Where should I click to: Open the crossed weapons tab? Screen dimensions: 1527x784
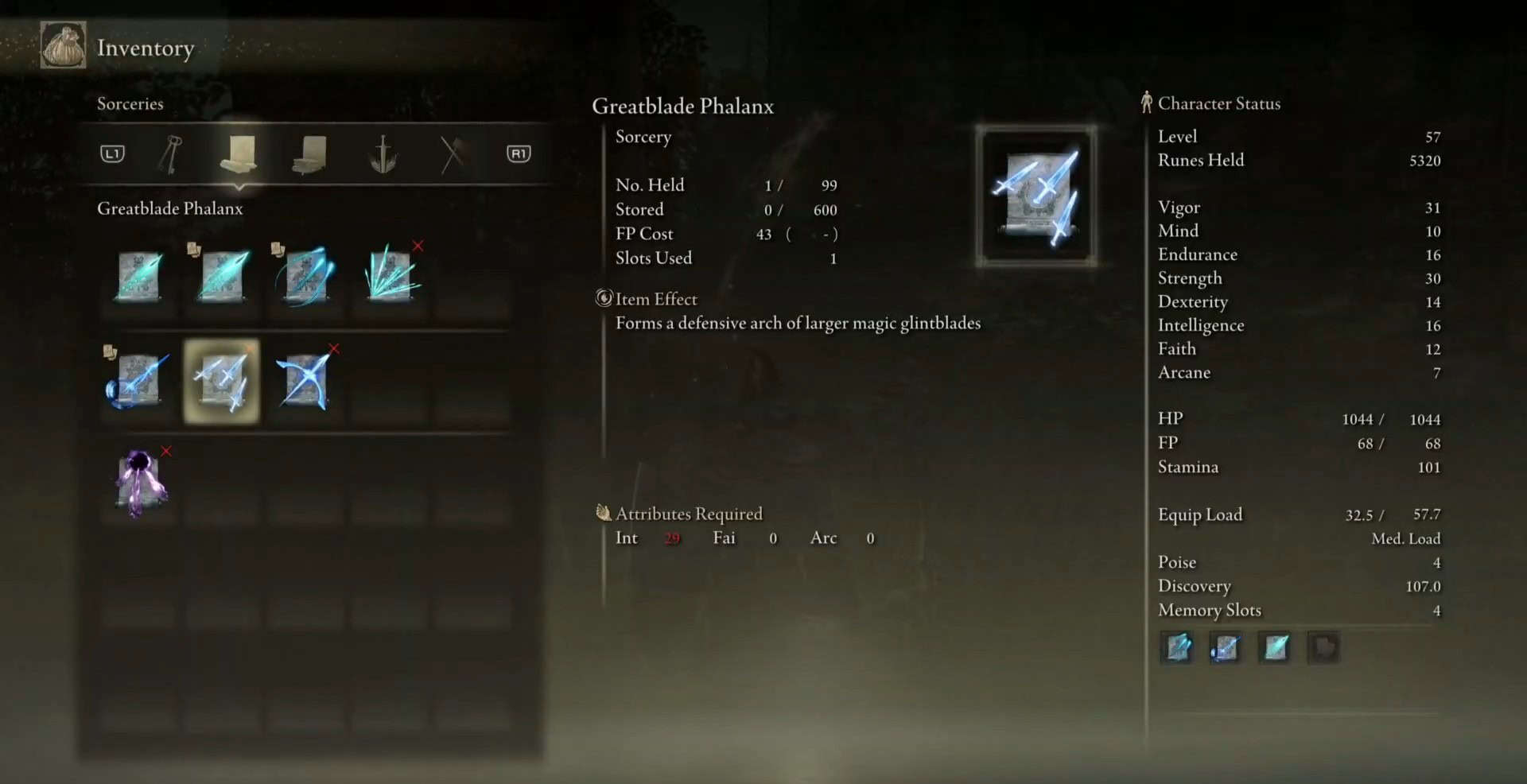(452, 153)
